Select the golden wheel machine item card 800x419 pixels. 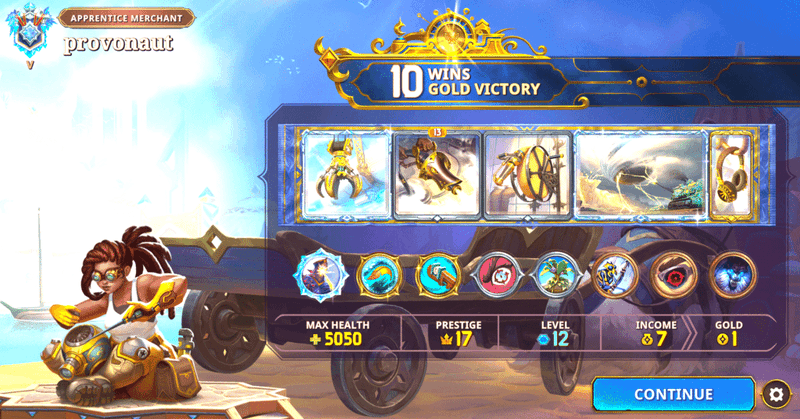coord(527,174)
